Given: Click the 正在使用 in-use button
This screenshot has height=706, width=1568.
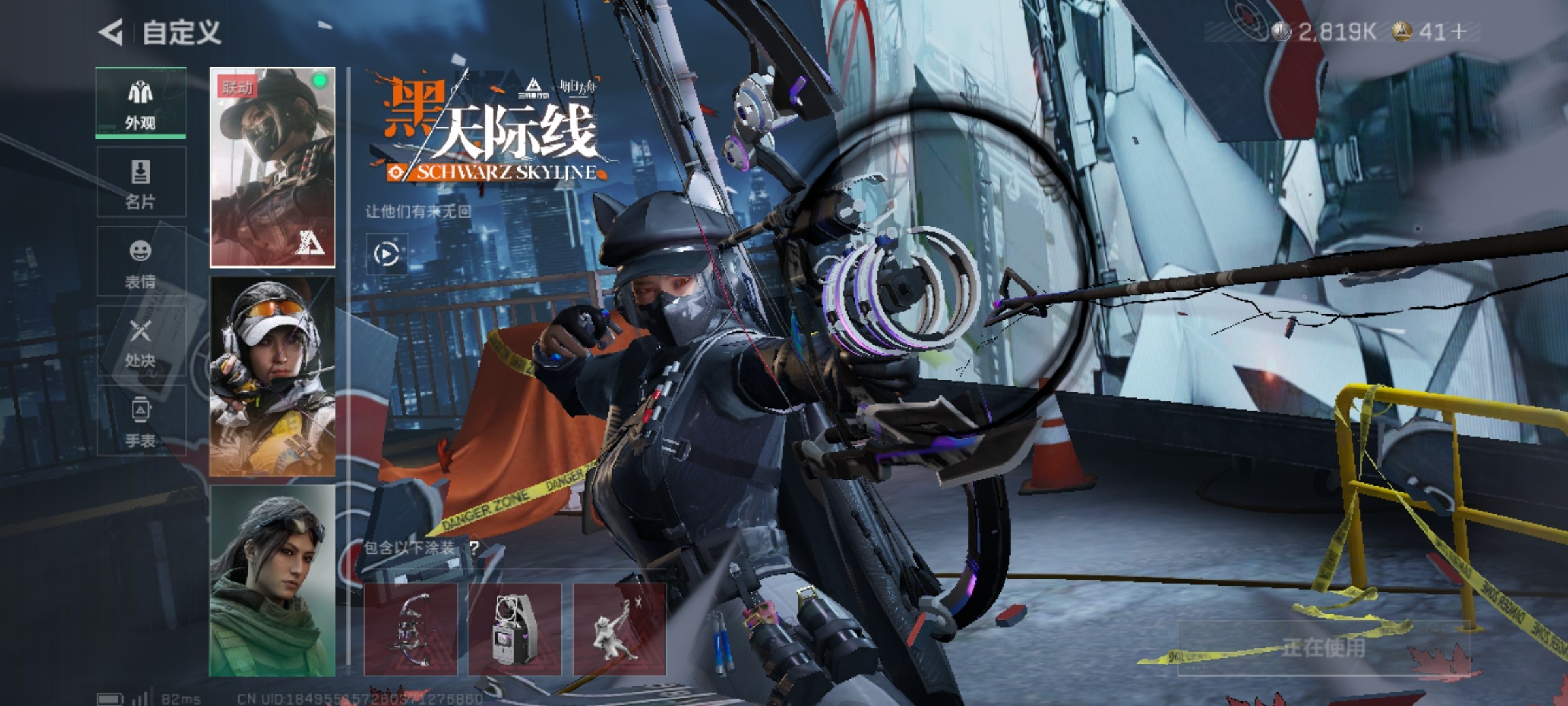Looking at the screenshot, I should [x=1323, y=648].
